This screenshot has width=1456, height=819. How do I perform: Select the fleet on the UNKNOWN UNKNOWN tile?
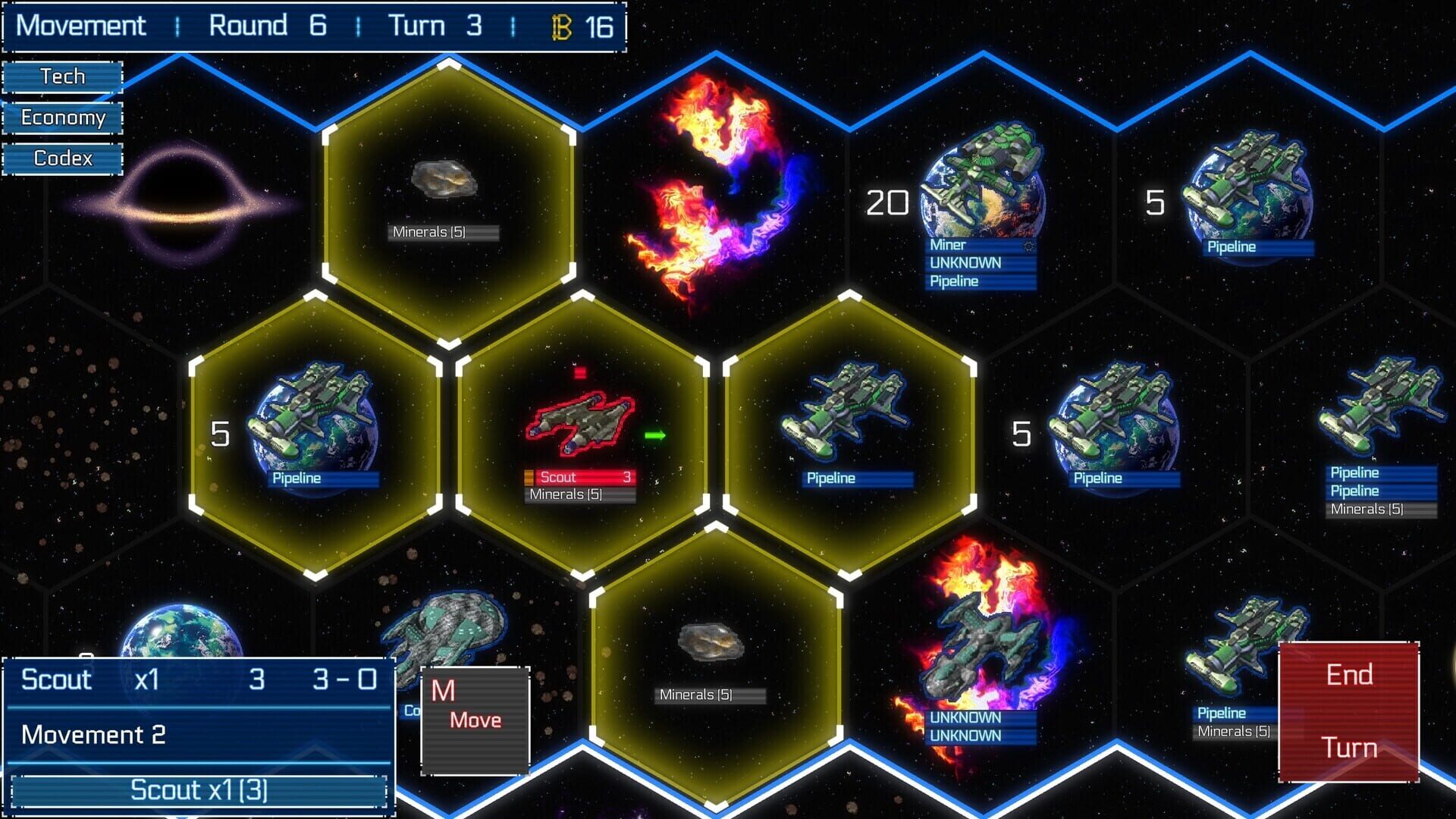click(982, 641)
